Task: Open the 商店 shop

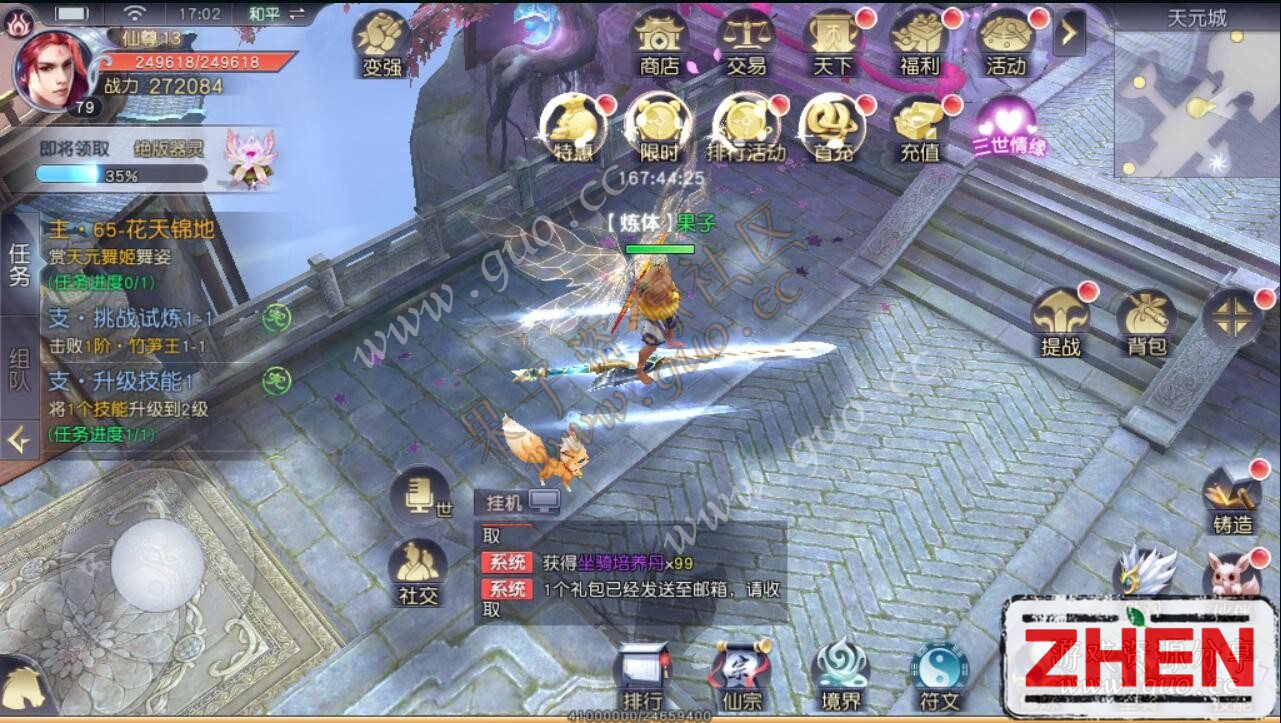Action: 659,43
